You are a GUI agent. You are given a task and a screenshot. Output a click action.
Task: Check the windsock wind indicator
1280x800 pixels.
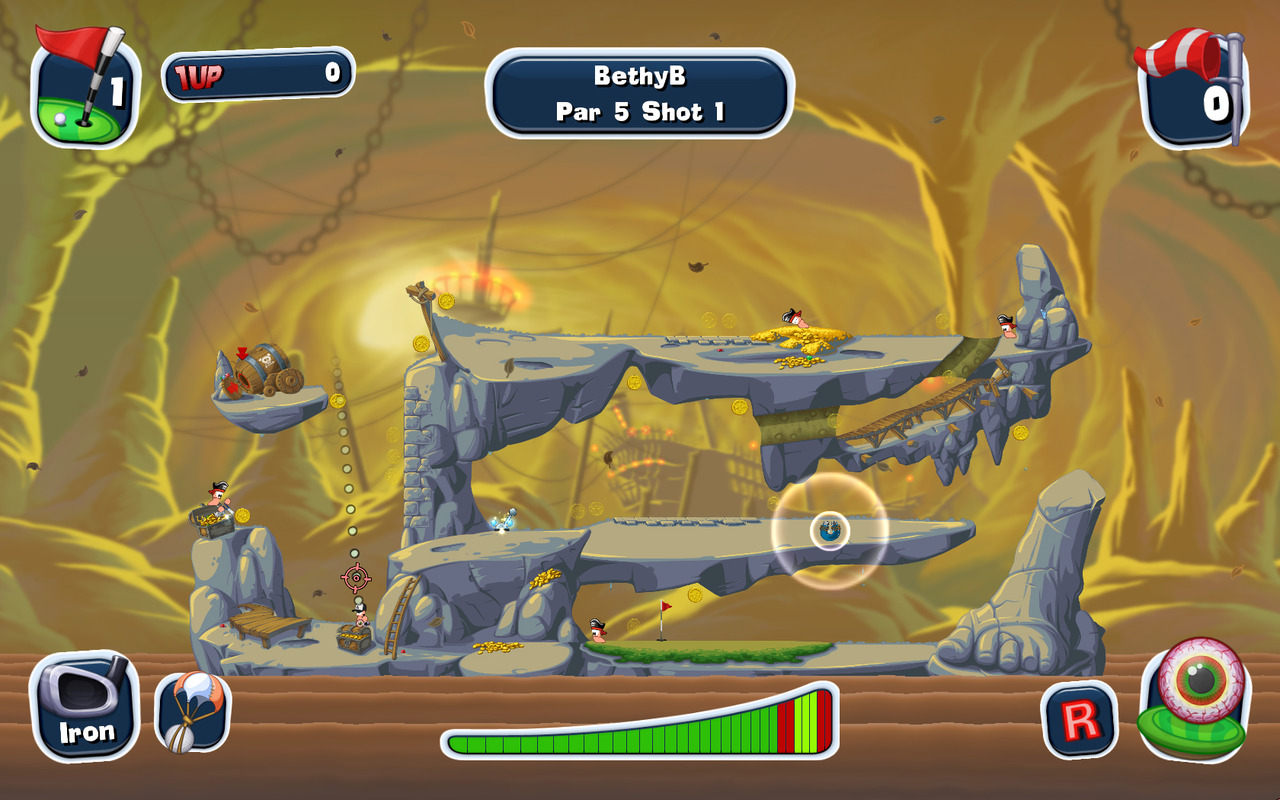(1192, 89)
